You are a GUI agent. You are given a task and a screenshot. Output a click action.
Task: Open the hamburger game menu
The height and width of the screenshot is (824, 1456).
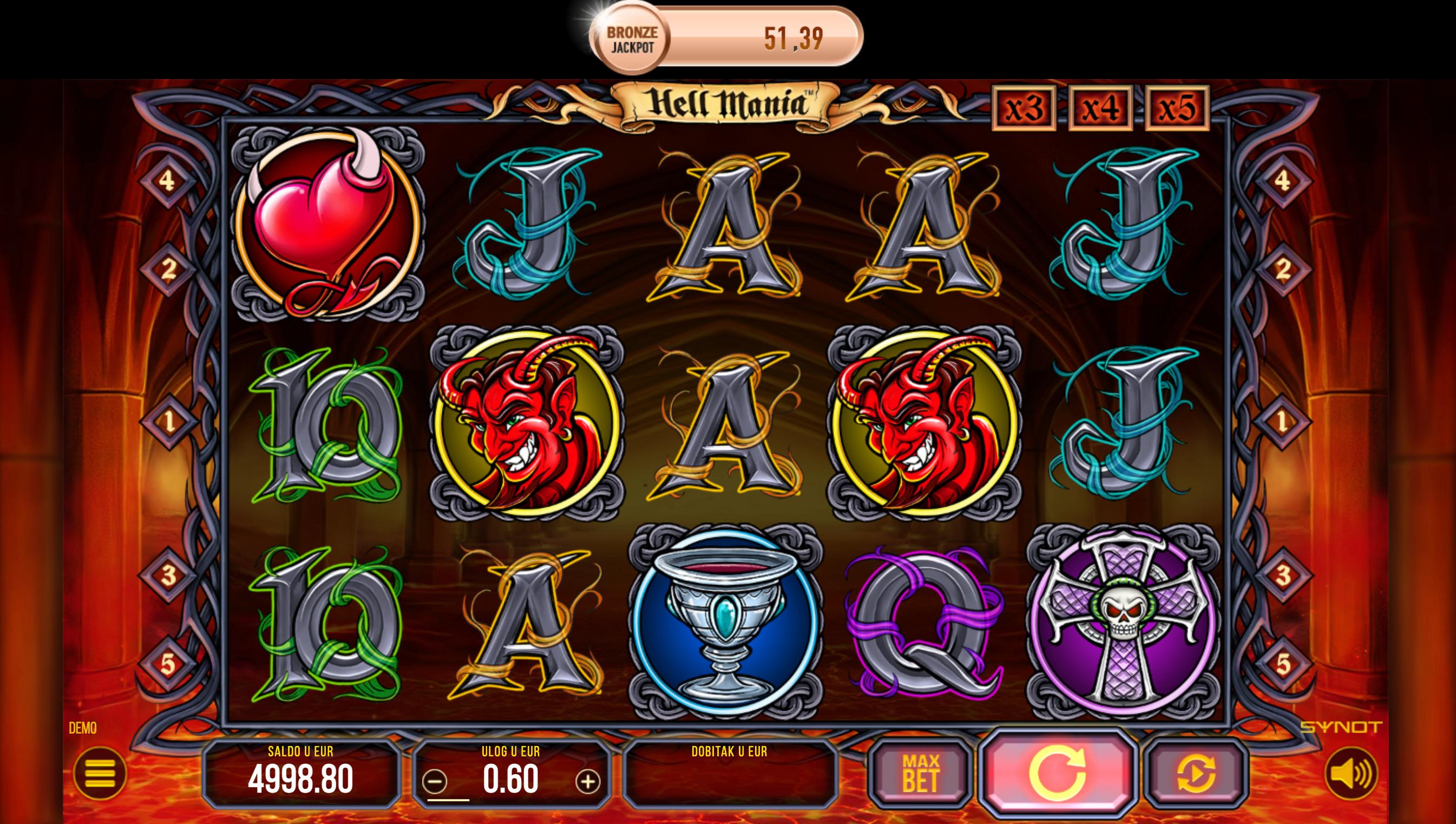(100, 773)
